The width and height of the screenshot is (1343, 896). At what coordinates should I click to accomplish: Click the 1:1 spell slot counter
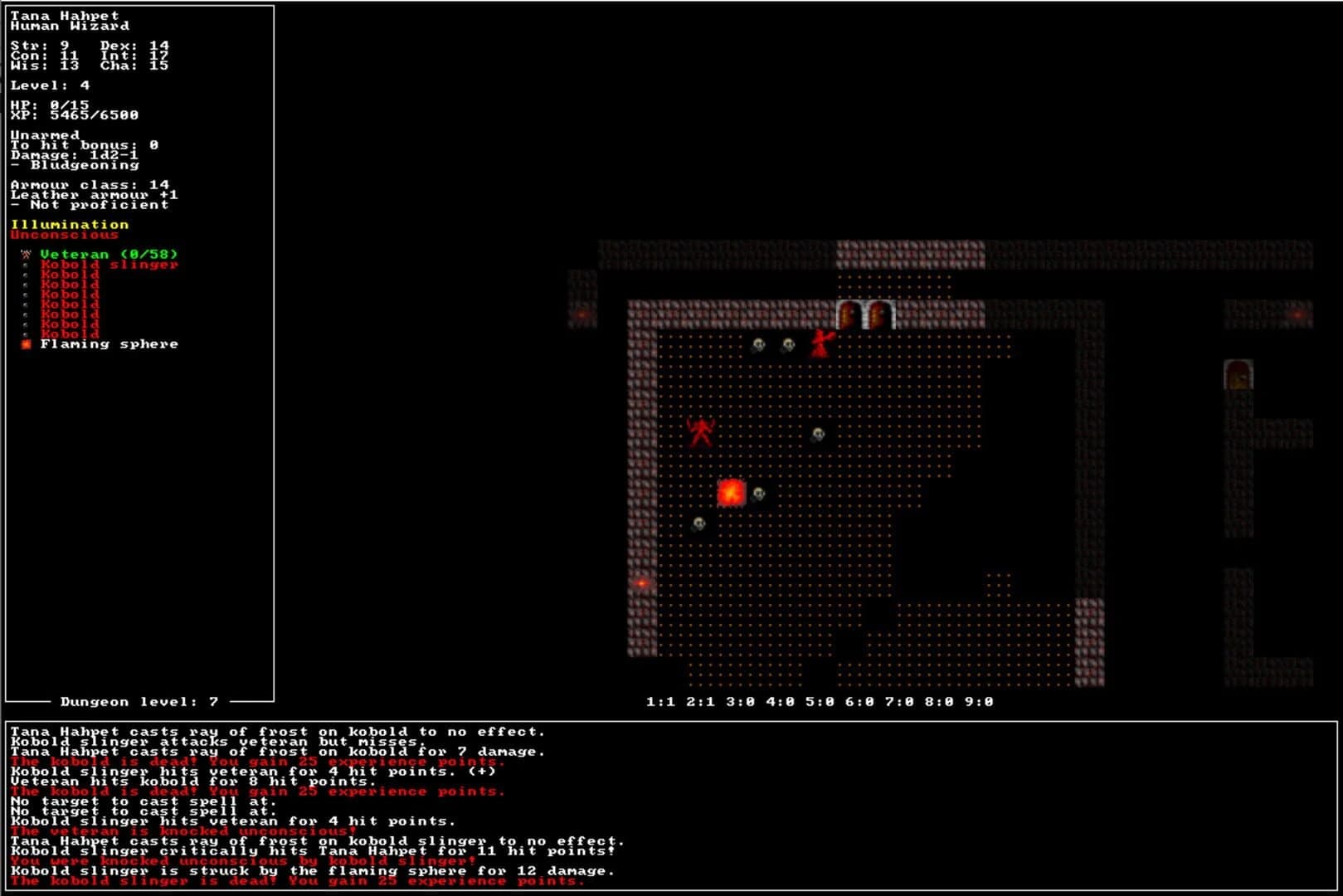(659, 701)
